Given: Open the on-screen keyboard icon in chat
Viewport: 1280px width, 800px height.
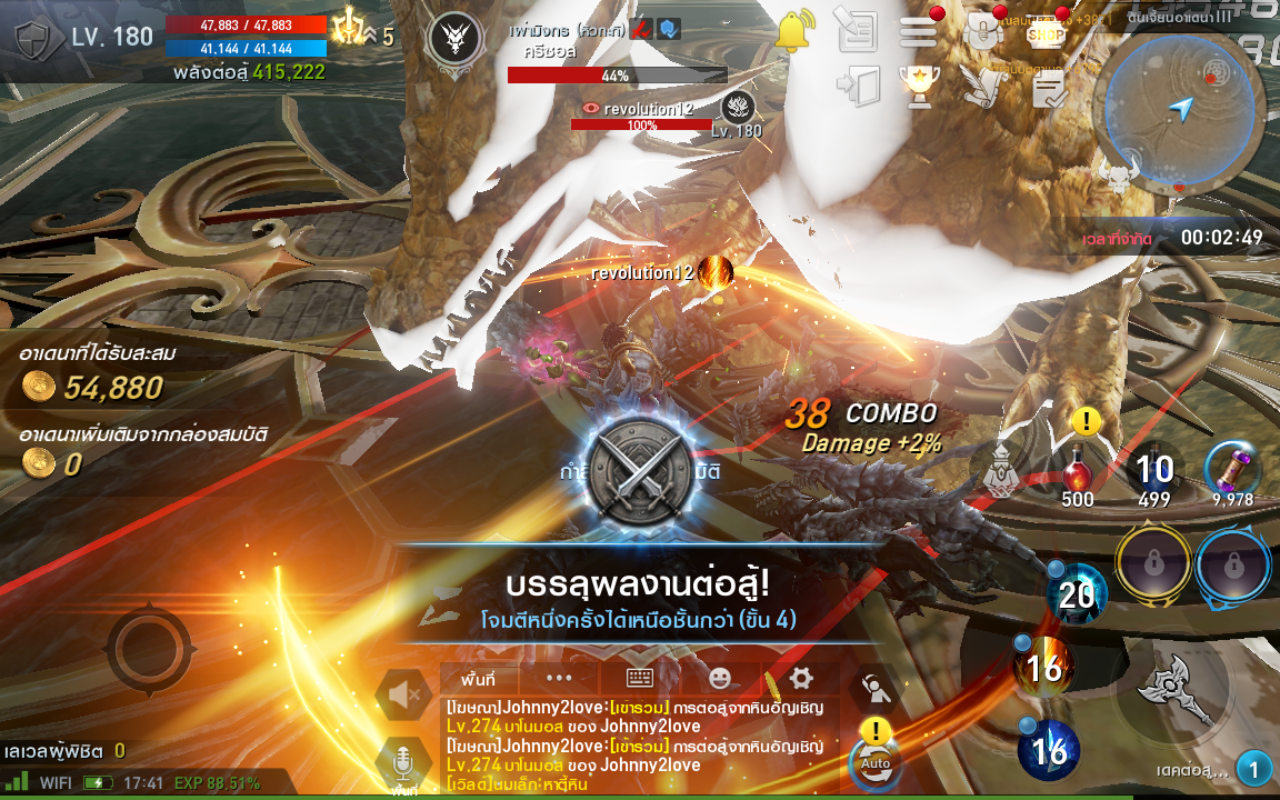Looking at the screenshot, I should 638,676.
